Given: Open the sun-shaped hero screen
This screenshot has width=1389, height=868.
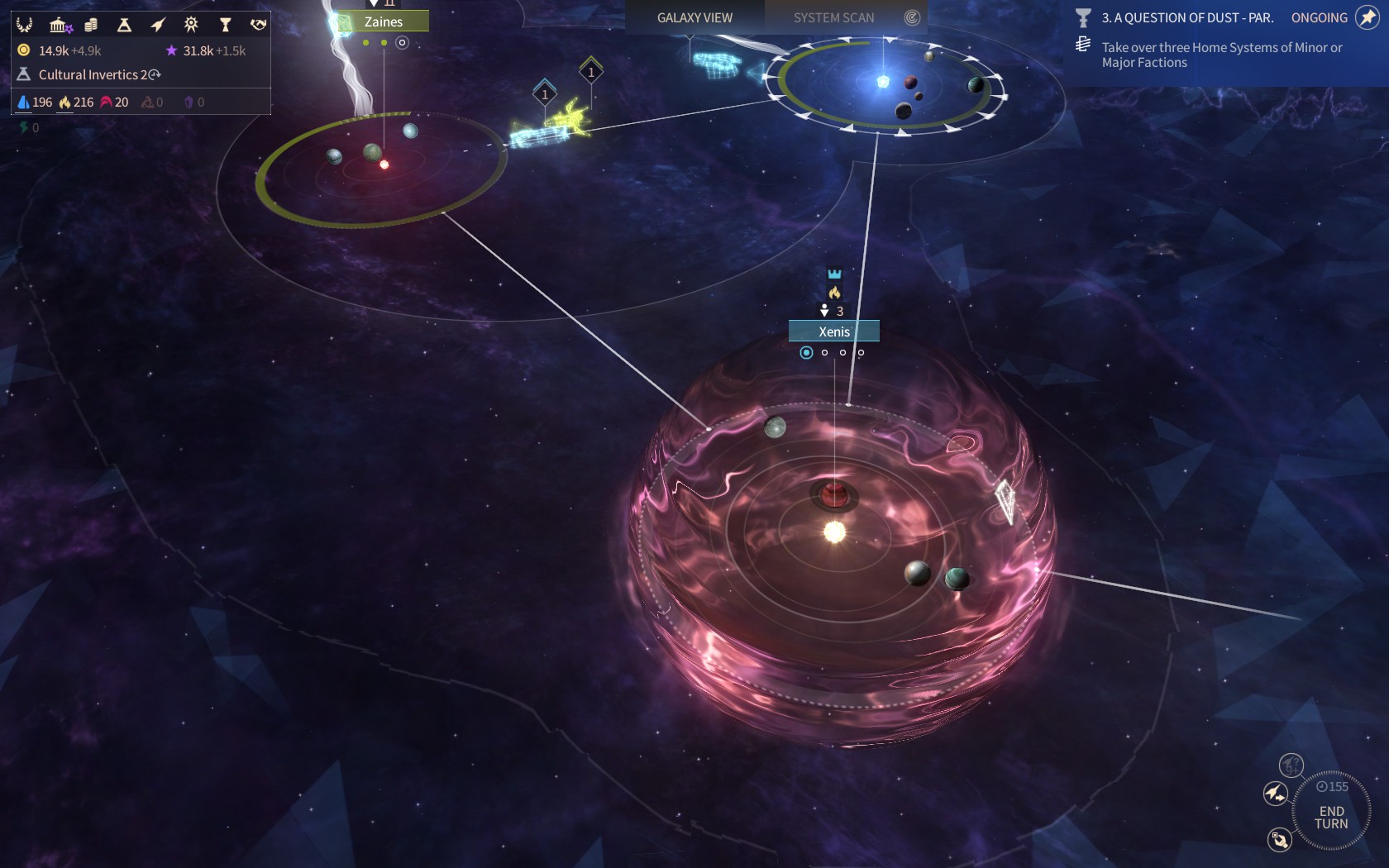Looking at the screenshot, I should click(x=191, y=25).
